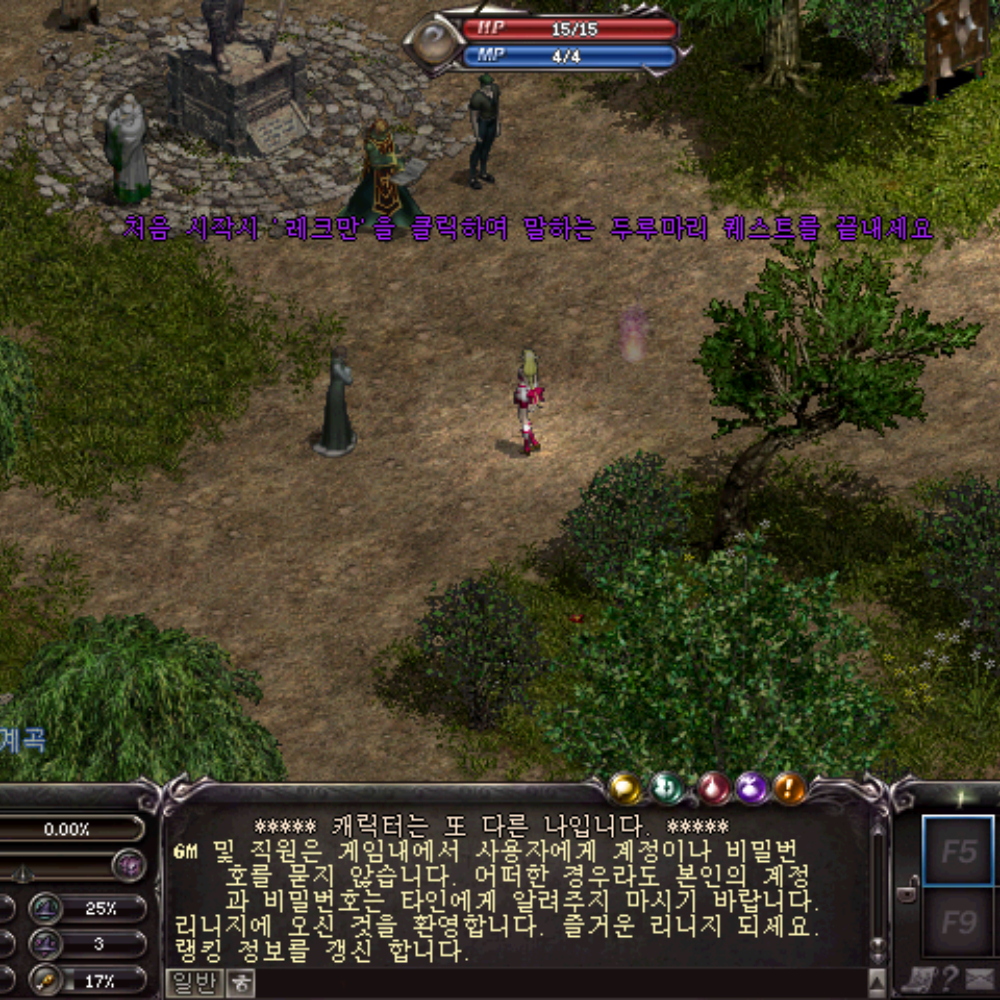The width and height of the screenshot is (1000, 1000).
Task: Click the round purple button on the status panel
Action: coord(129,865)
